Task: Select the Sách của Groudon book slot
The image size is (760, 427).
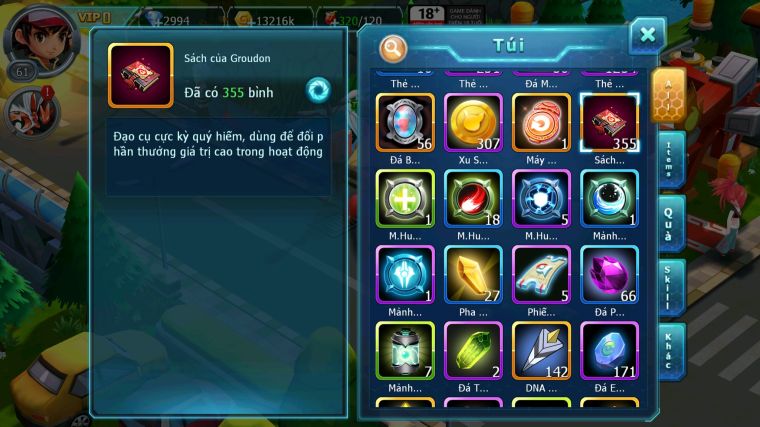Action: click(609, 121)
